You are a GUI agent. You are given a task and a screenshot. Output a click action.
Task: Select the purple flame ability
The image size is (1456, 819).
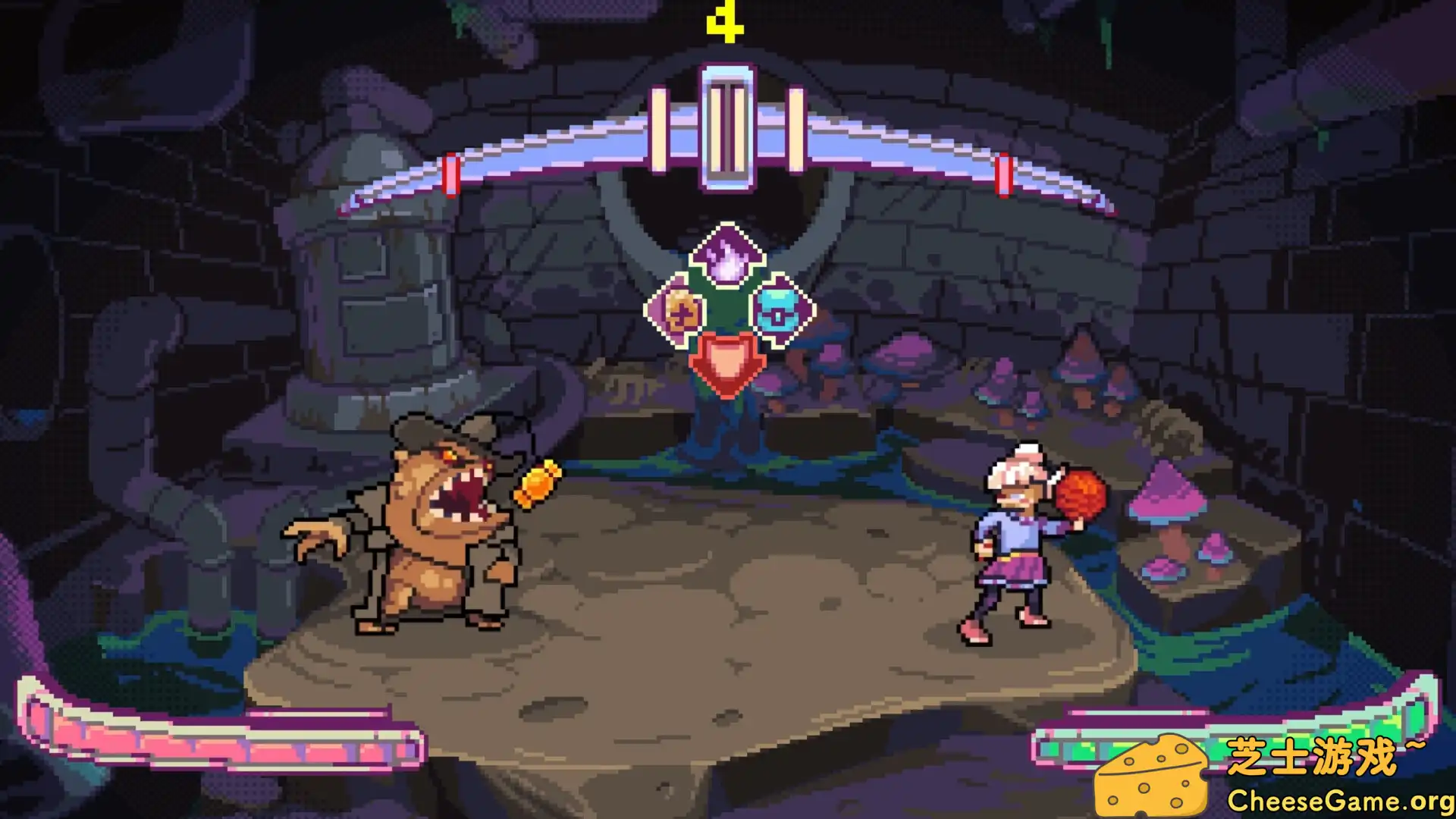pyautogui.click(x=726, y=254)
